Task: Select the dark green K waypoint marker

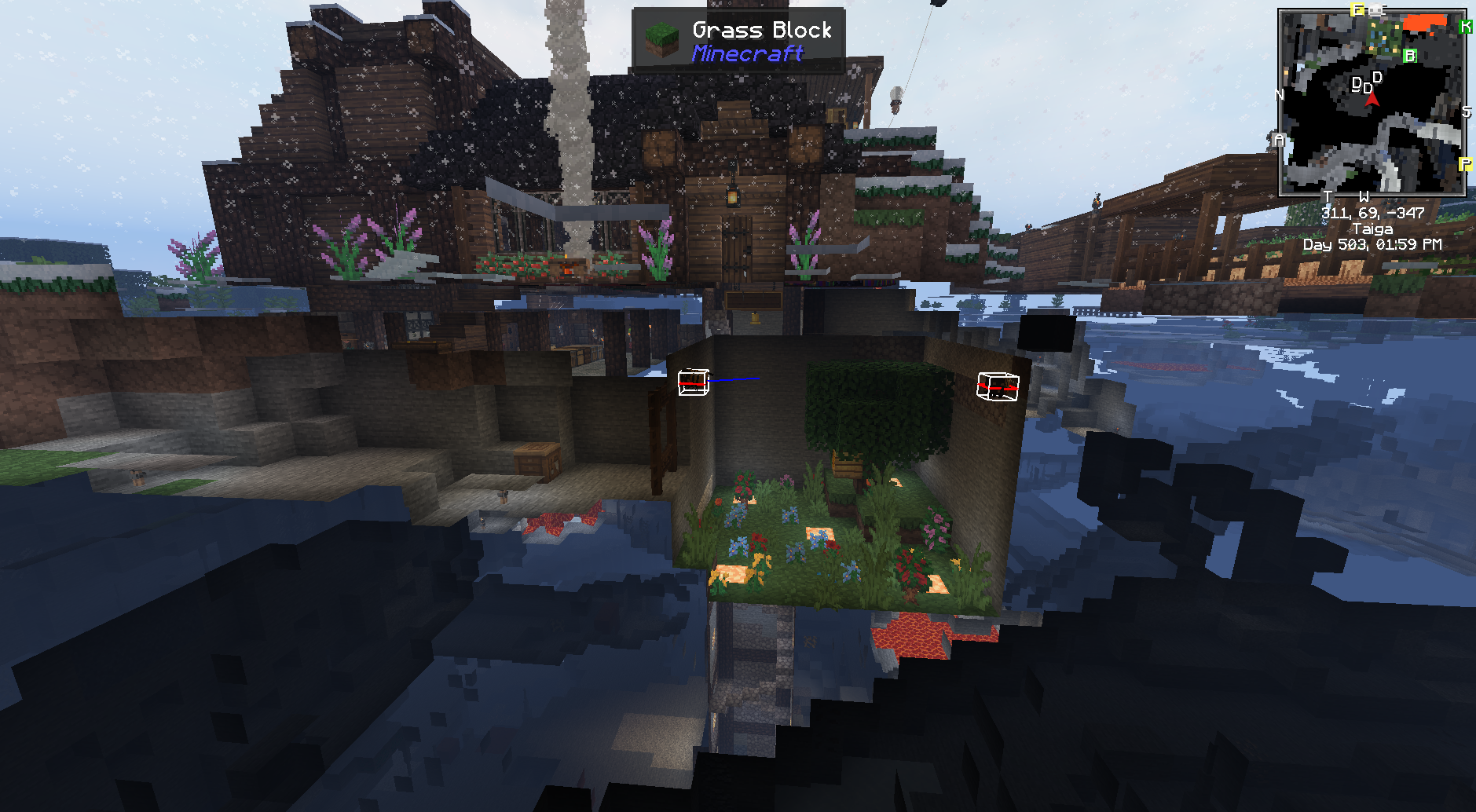Action: point(1465,27)
